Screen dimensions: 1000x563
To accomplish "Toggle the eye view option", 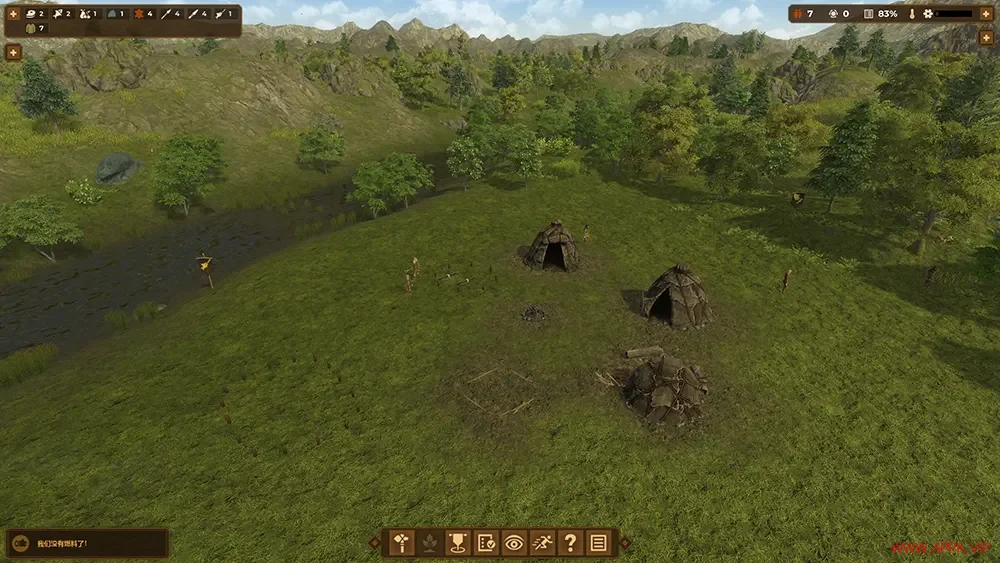I will (x=514, y=543).
